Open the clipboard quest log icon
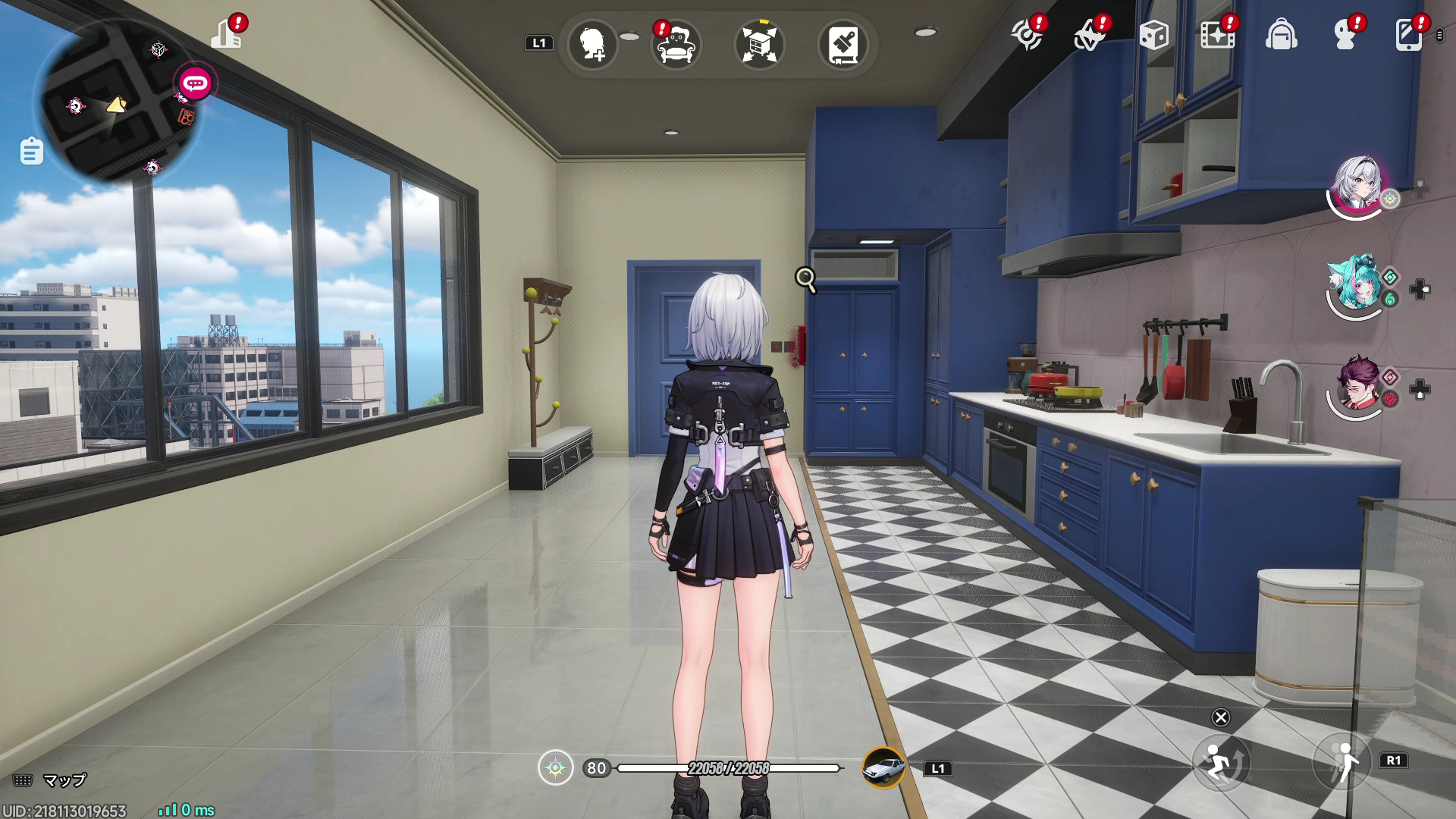 31,151
